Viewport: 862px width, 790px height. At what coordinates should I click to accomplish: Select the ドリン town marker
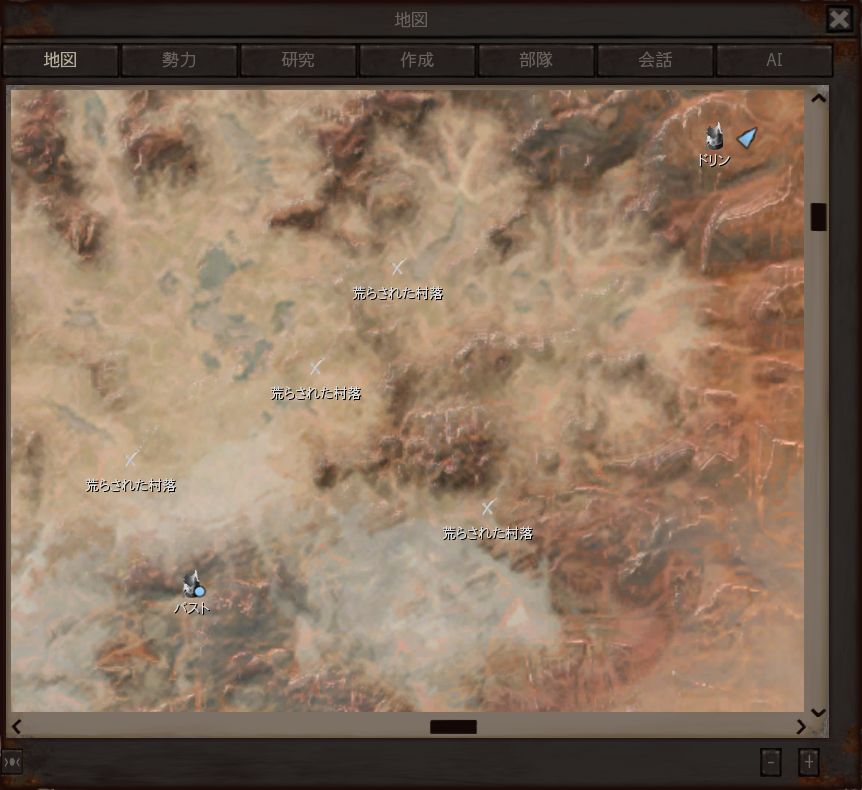pyautogui.click(x=714, y=138)
